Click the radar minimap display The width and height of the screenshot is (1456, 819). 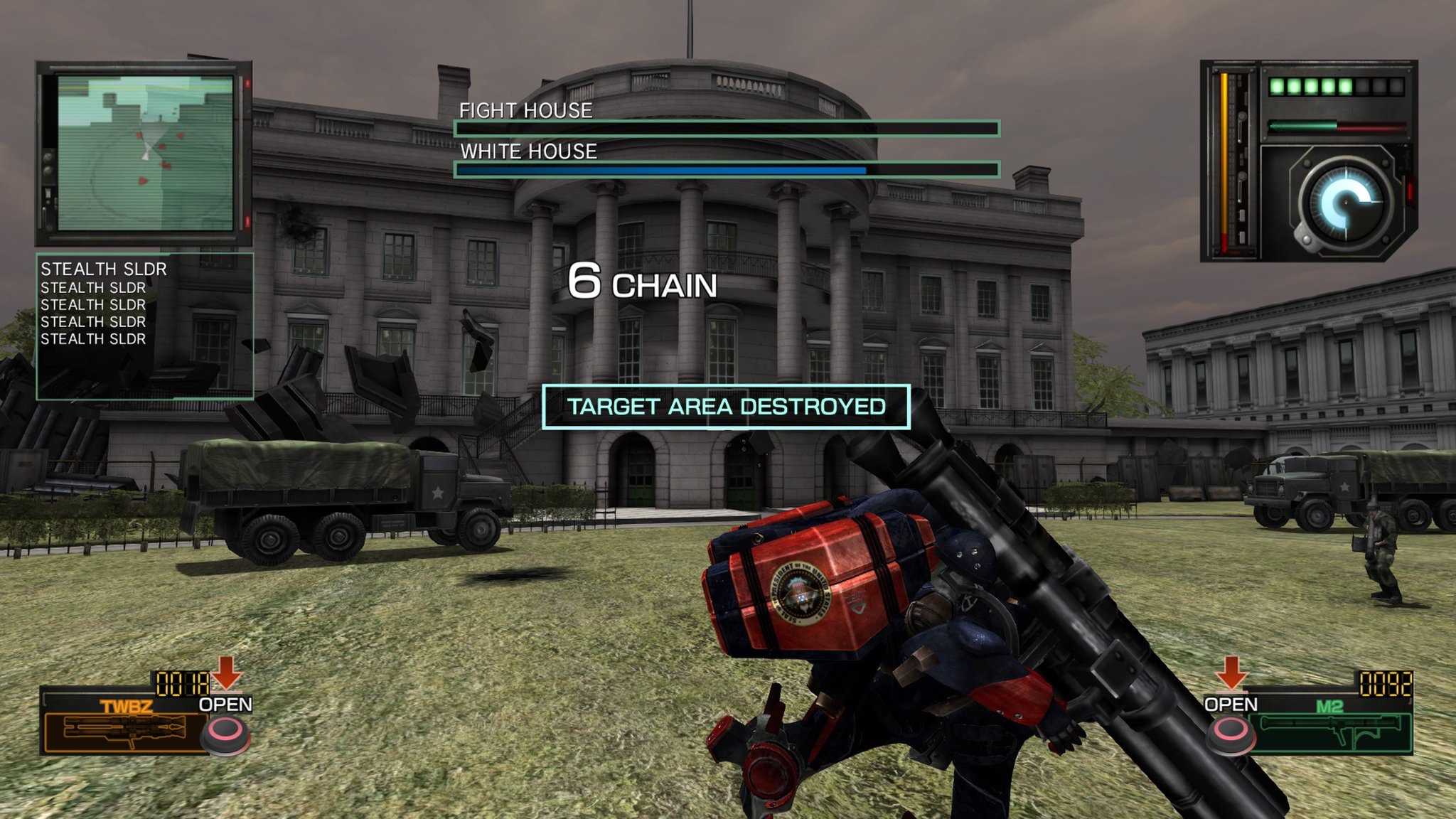(145, 153)
